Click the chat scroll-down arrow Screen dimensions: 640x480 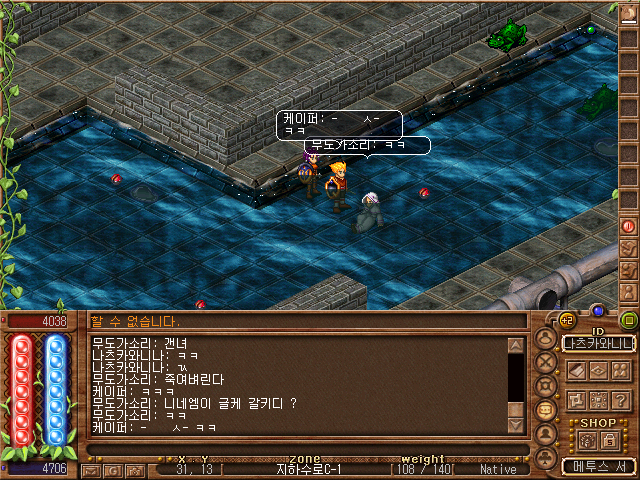(x=516, y=424)
